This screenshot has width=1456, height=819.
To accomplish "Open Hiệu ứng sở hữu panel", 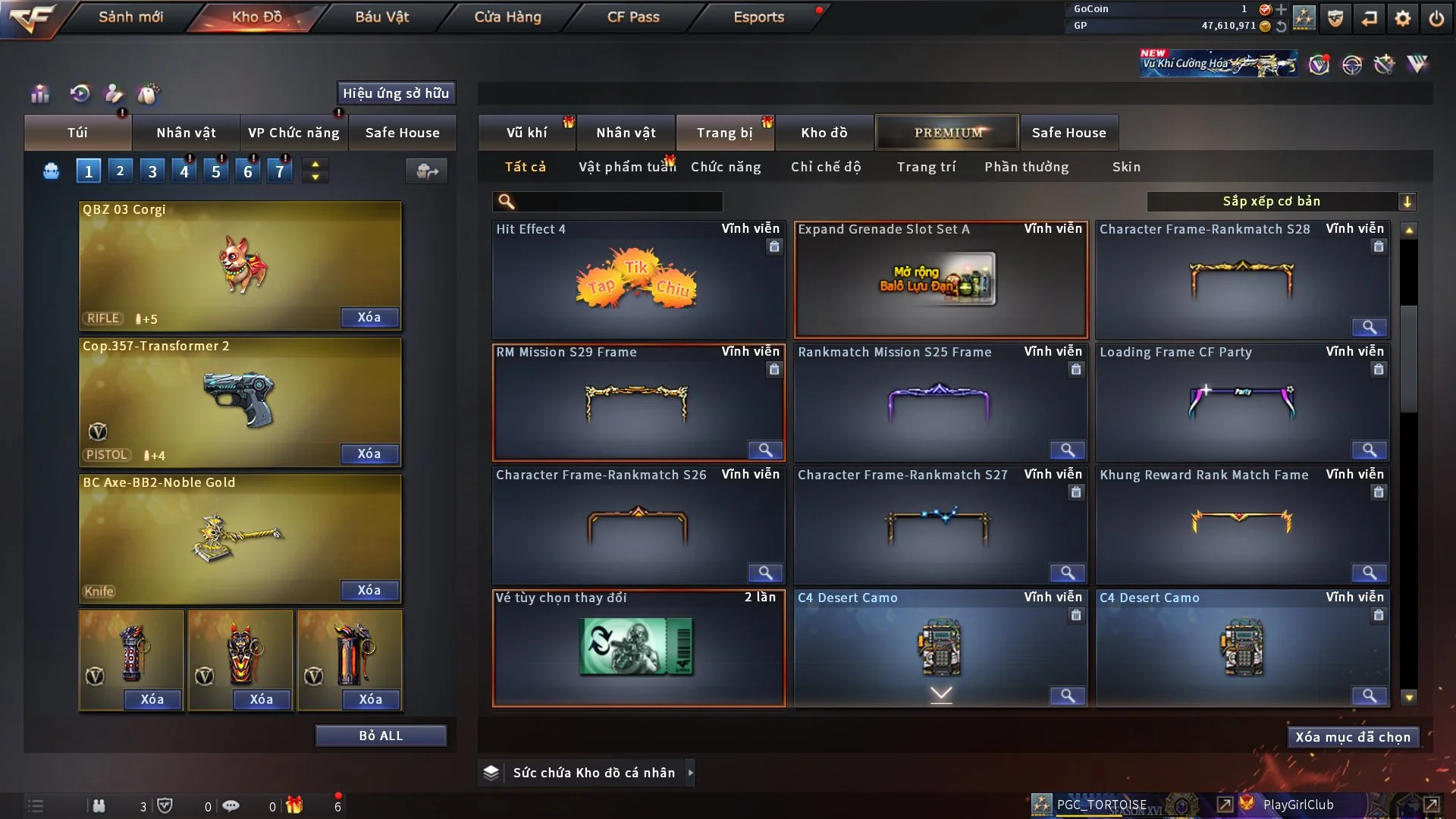I will (396, 93).
